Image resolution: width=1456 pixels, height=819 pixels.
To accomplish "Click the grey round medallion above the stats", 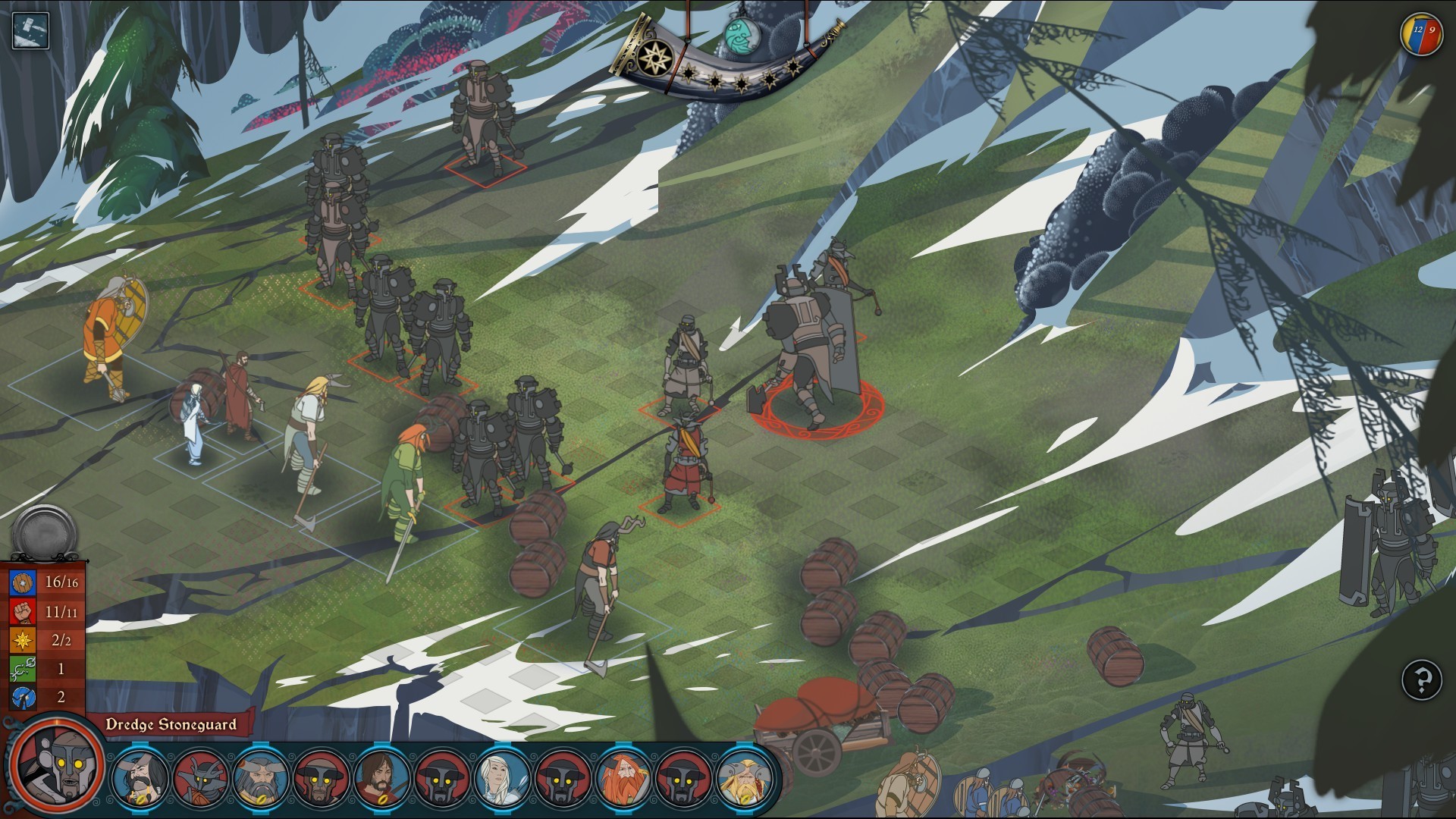I will pyautogui.click(x=44, y=533).
